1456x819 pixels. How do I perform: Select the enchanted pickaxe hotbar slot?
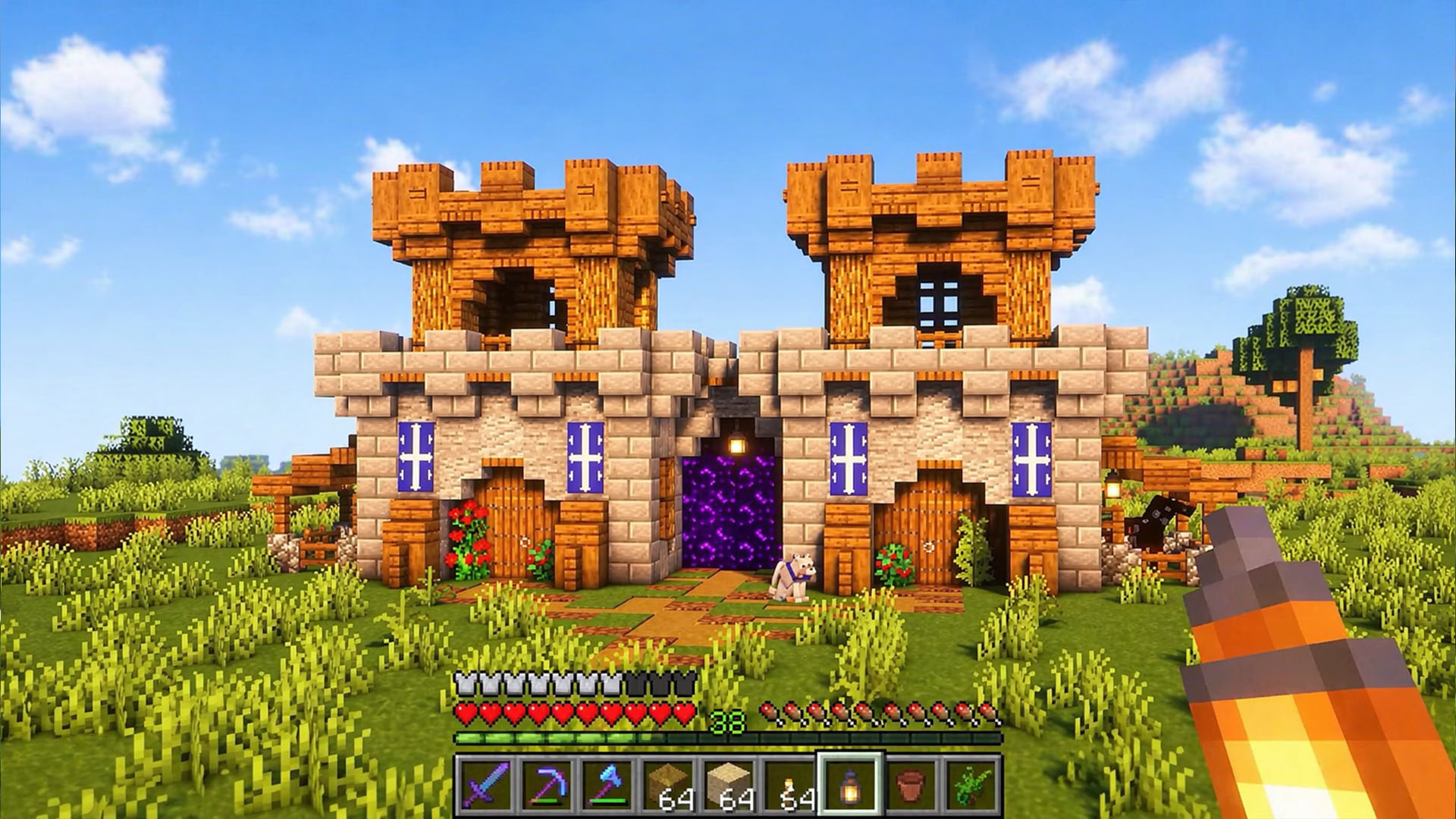click(x=546, y=784)
